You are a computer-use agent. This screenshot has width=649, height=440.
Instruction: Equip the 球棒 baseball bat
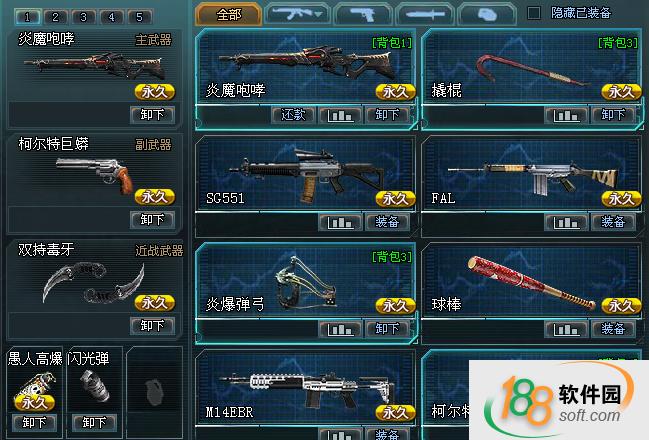[x=612, y=329]
